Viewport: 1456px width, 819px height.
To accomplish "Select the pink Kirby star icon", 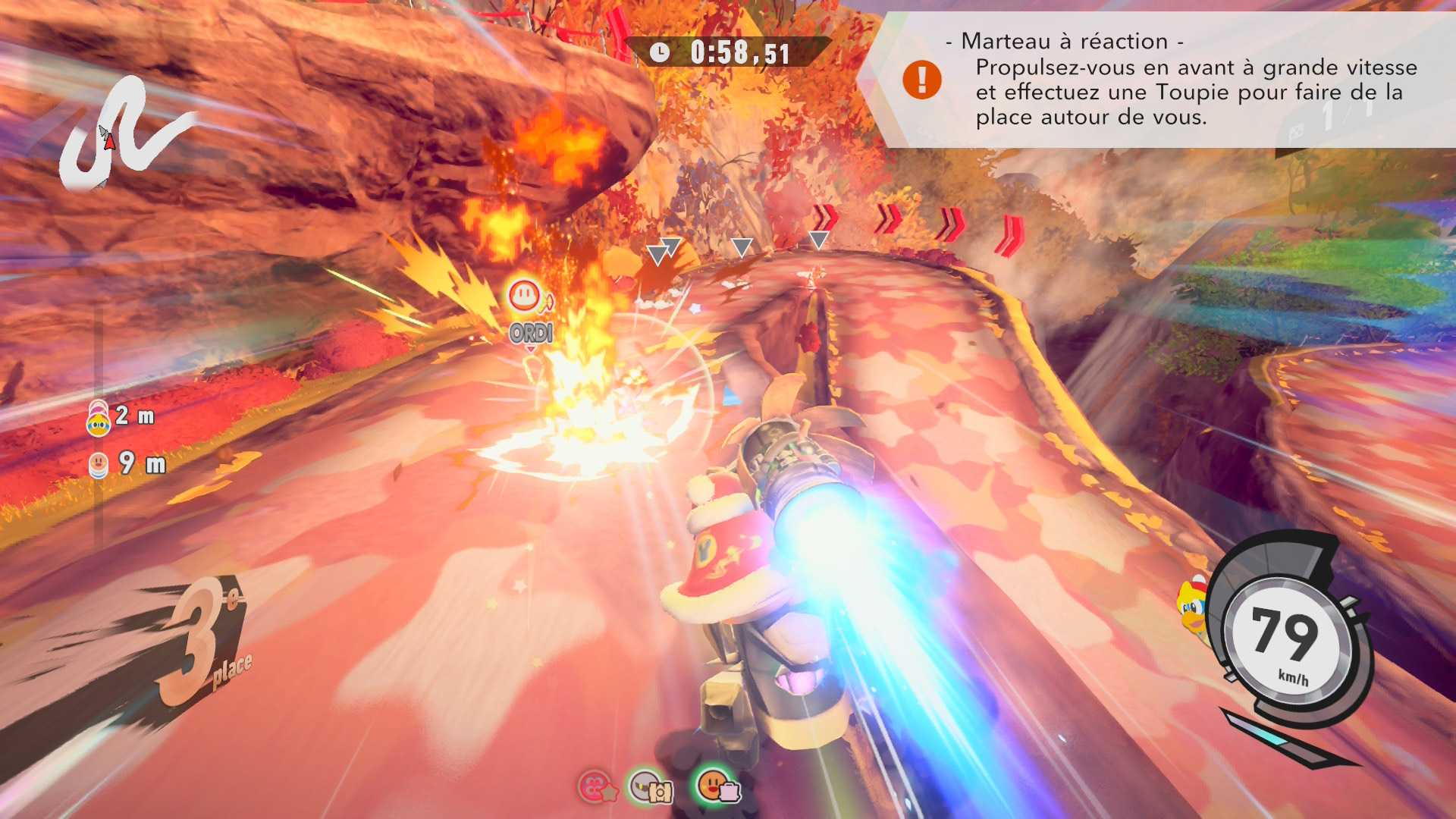I will 597,786.
